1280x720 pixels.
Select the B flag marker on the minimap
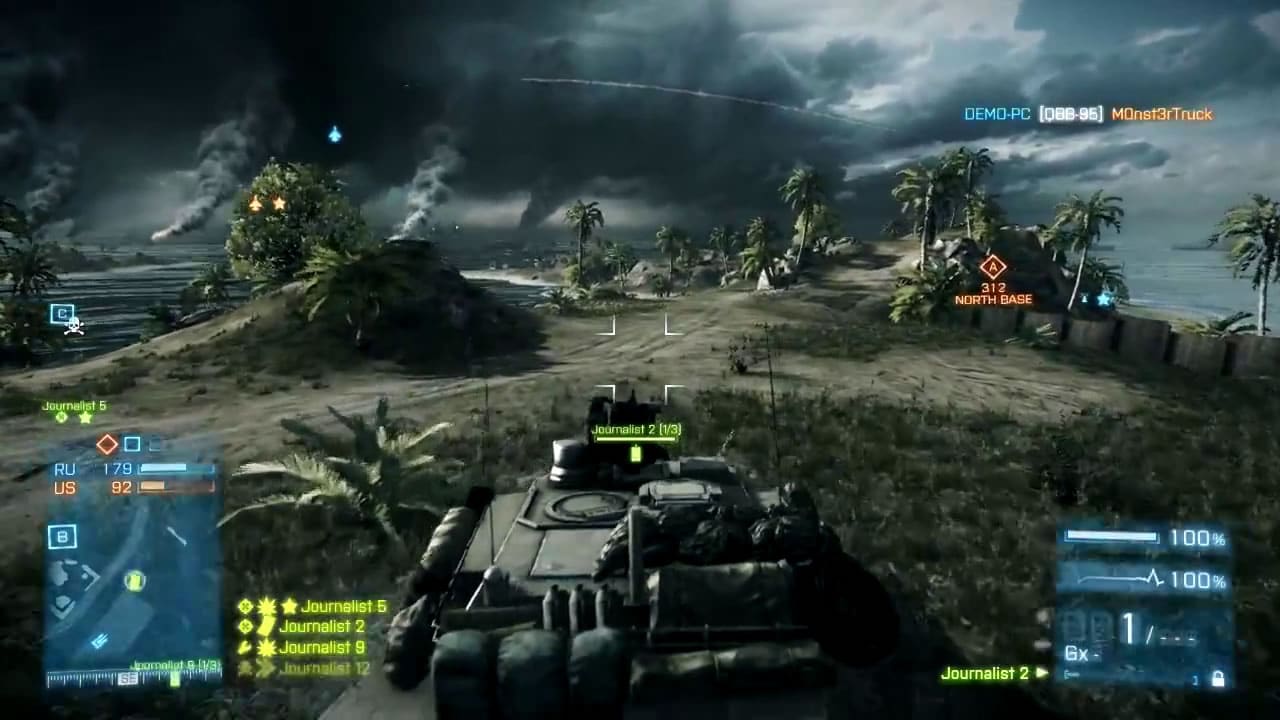(x=62, y=537)
